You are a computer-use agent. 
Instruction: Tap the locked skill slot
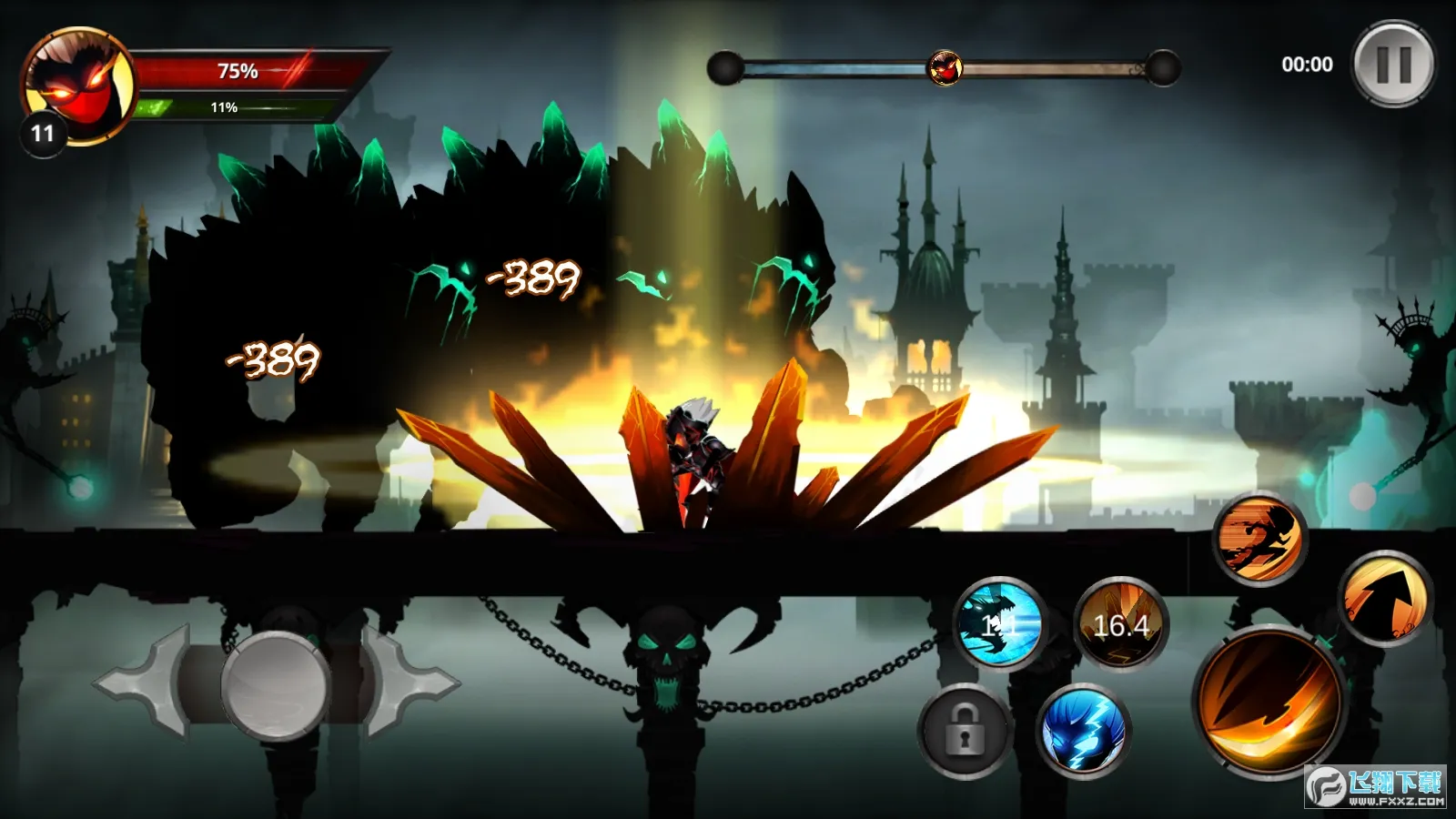tap(964, 731)
